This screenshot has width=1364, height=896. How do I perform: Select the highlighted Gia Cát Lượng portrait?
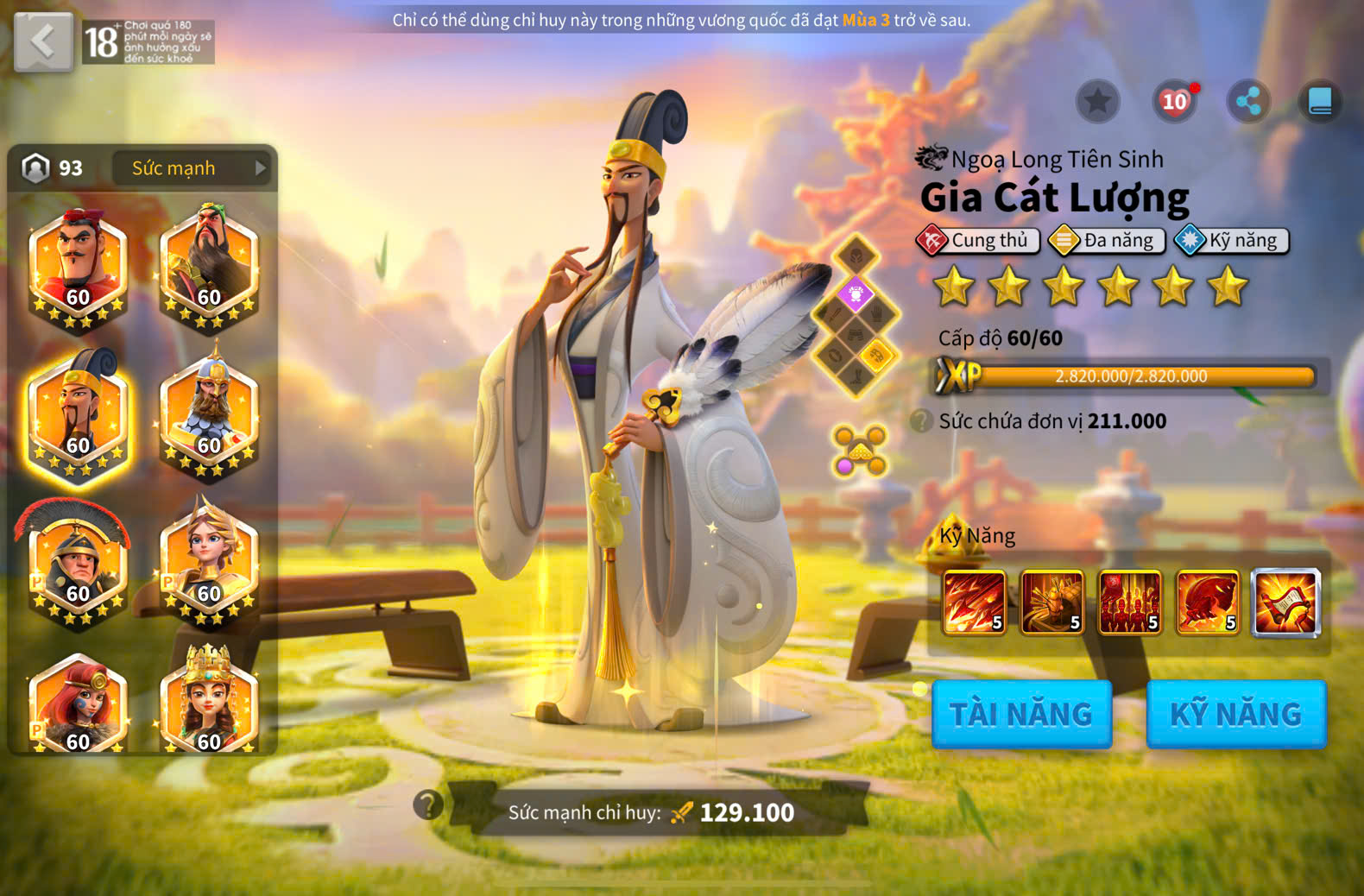tap(78, 414)
